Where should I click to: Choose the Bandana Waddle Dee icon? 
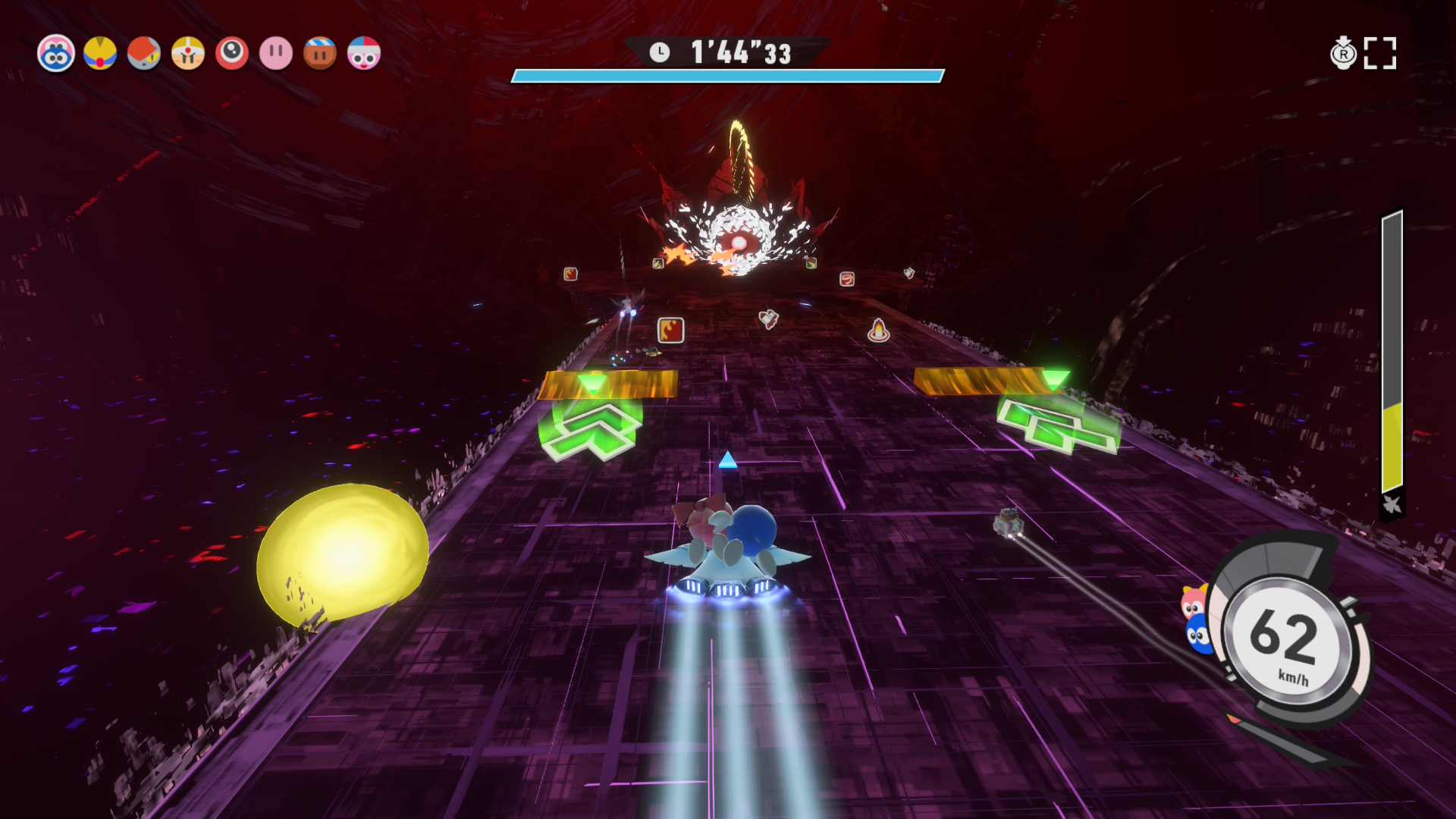320,54
